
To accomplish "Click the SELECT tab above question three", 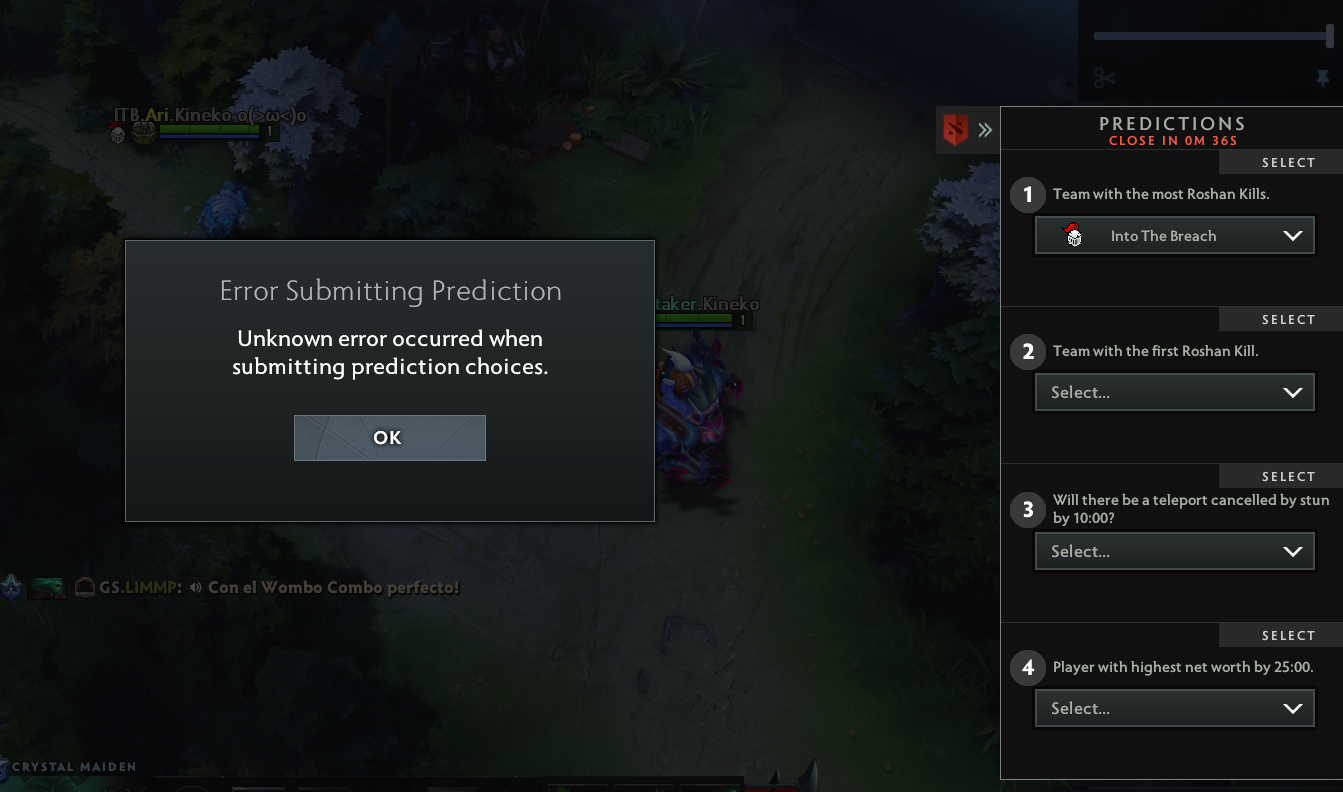I will click(1289, 475).
